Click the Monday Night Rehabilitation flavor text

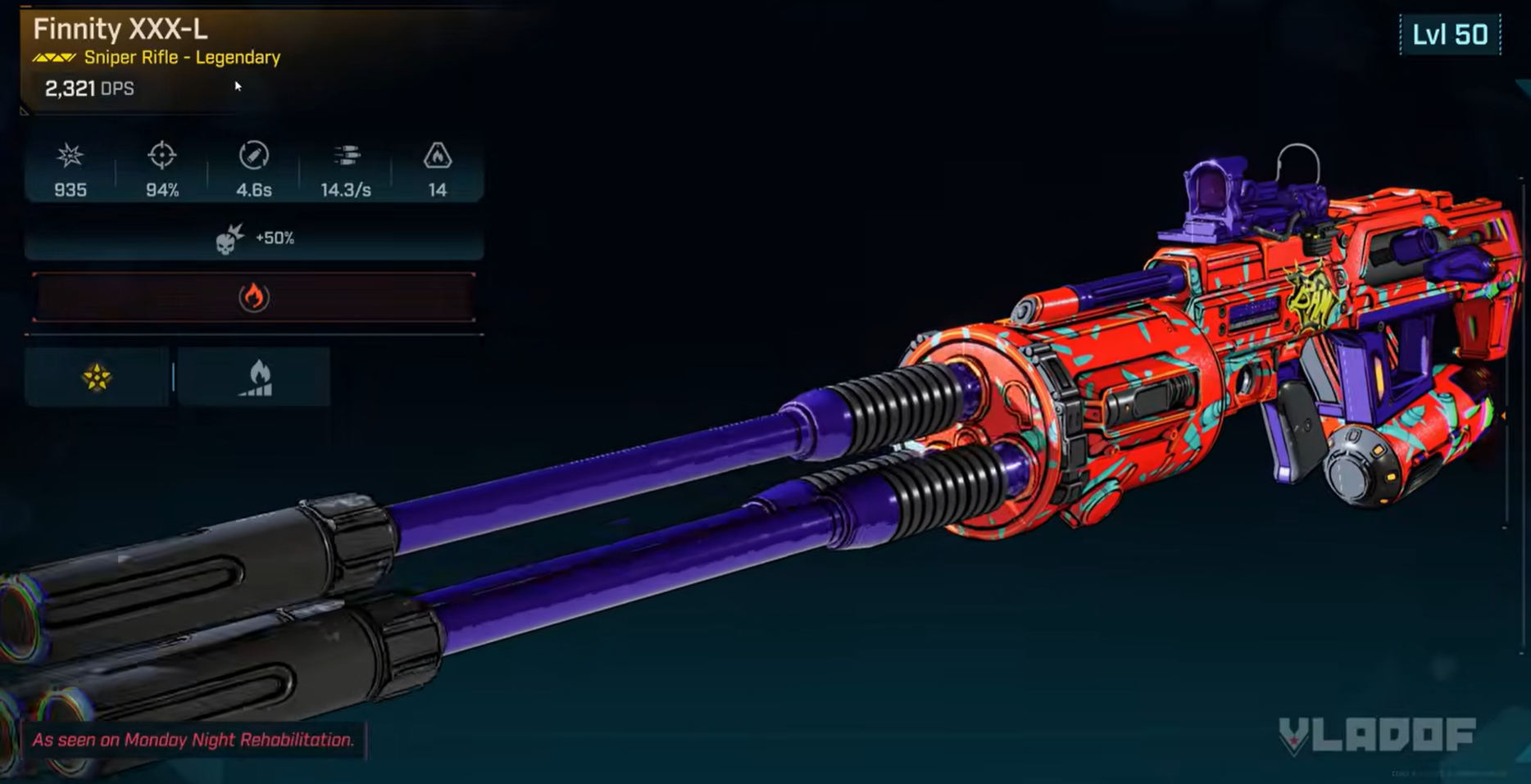[192, 742]
